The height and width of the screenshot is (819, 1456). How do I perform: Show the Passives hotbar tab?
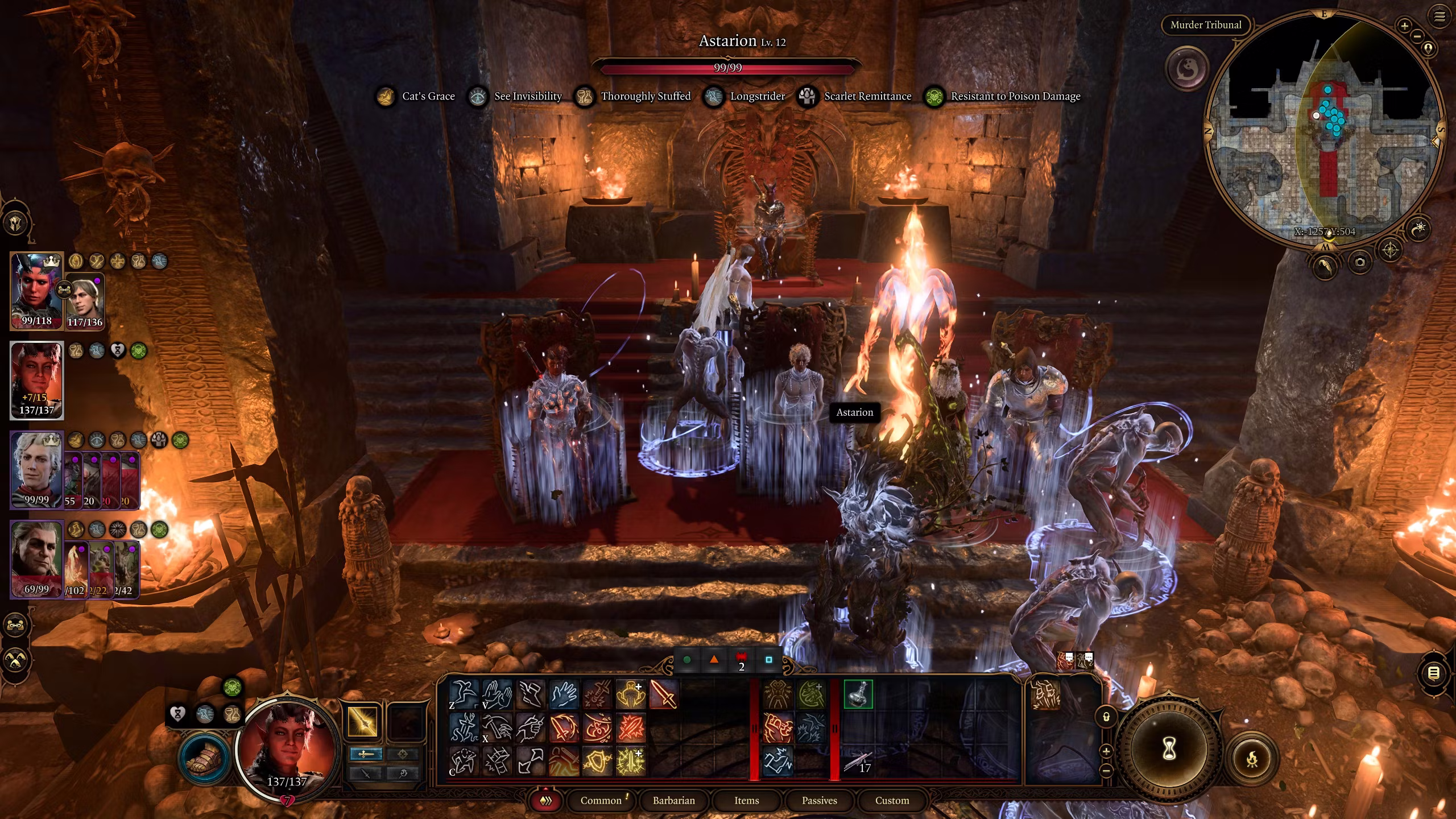tap(819, 800)
